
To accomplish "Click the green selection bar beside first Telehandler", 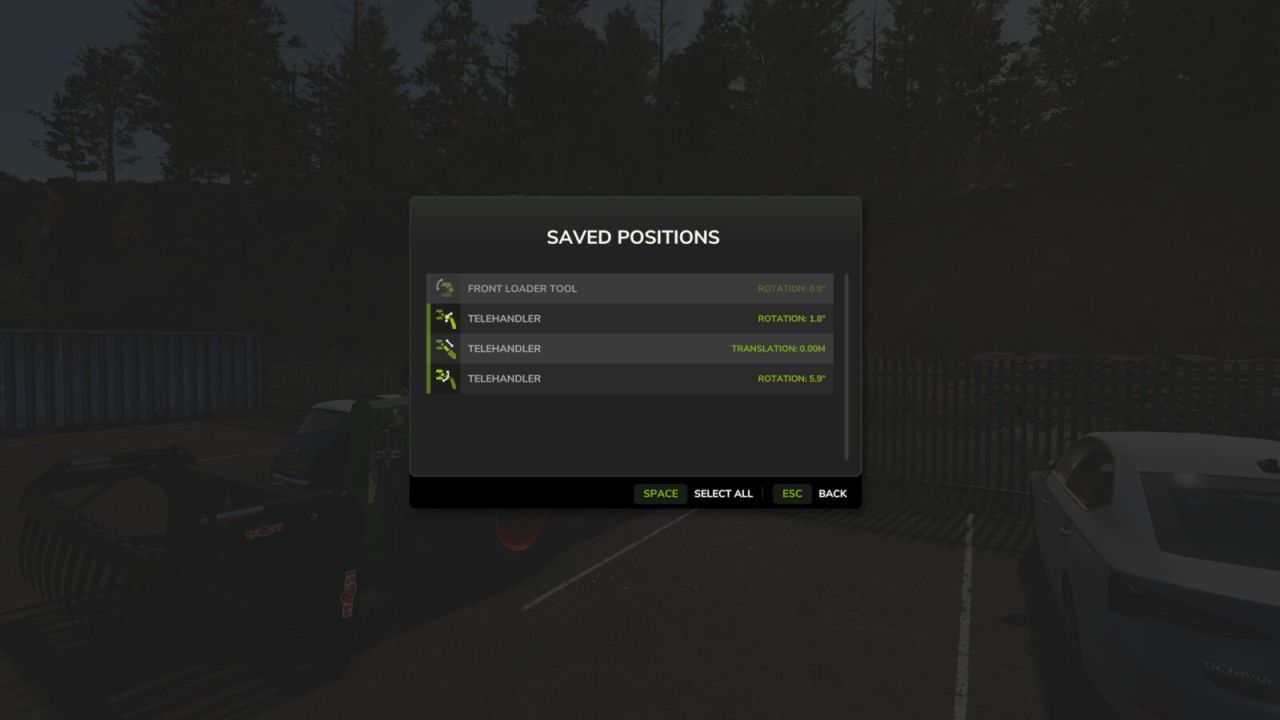I will 430,318.
